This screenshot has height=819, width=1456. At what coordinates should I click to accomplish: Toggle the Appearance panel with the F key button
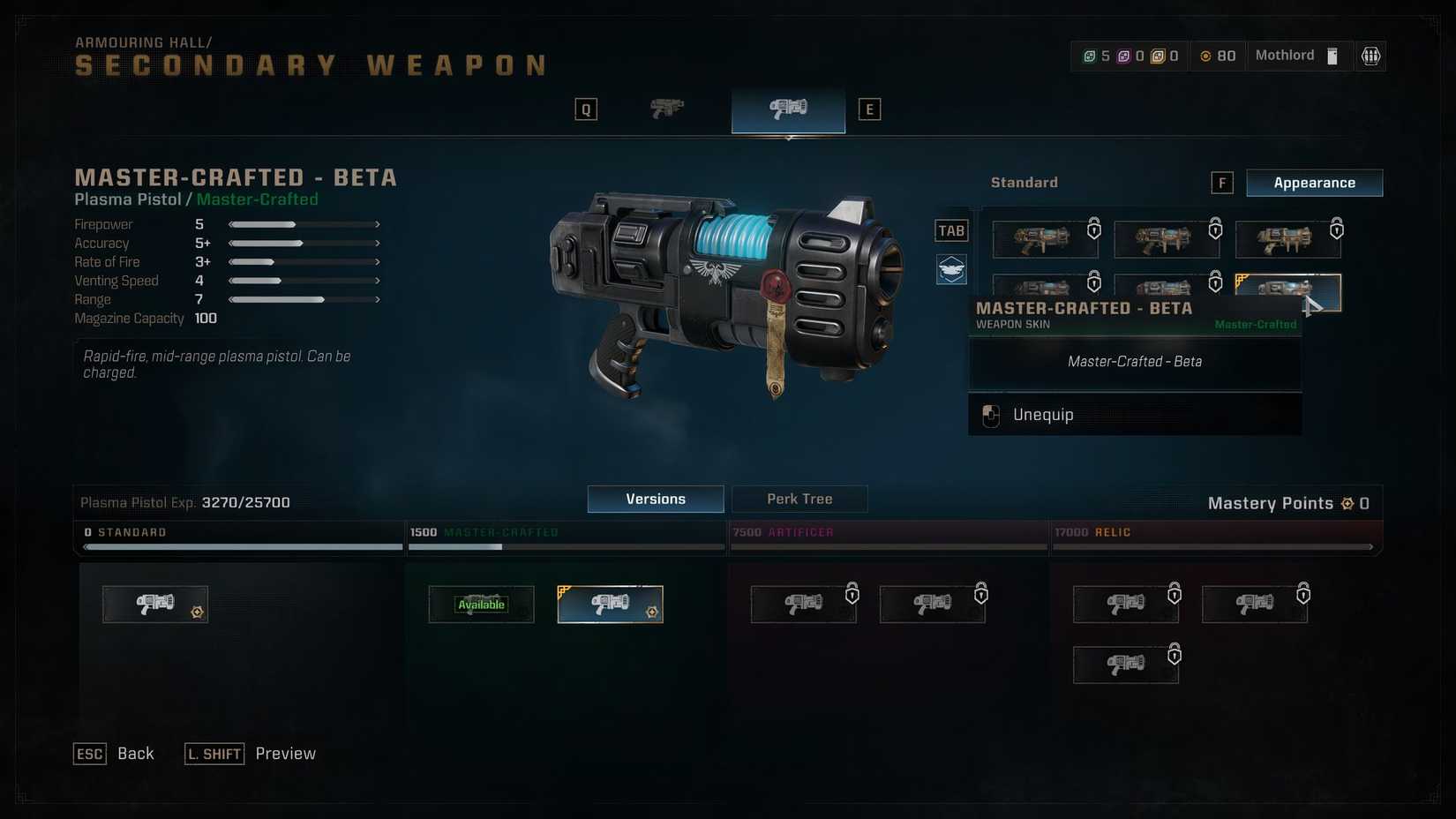[1221, 183]
